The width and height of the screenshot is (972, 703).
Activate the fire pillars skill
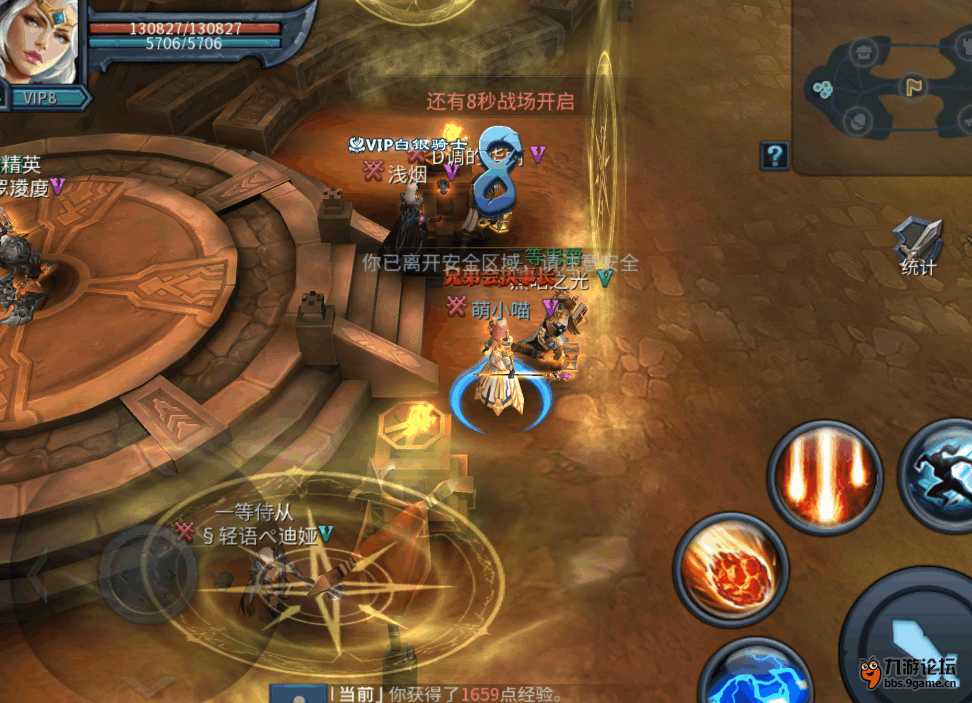click(825, 477)
